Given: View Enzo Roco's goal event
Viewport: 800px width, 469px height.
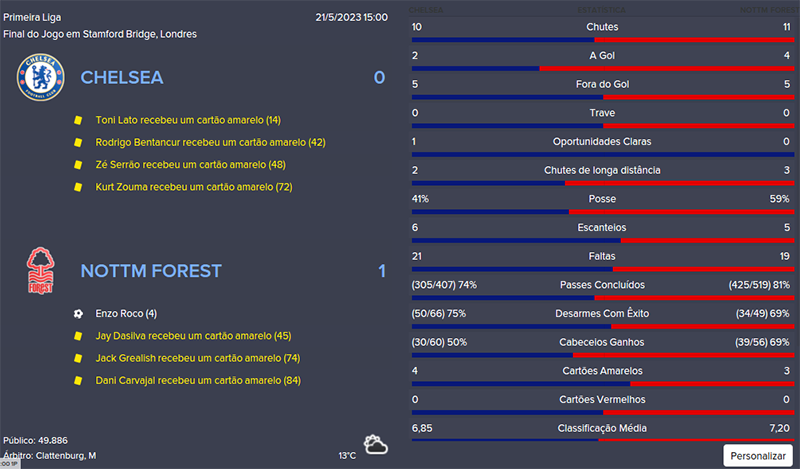Looking at the screenshot, I should point(126,313).
